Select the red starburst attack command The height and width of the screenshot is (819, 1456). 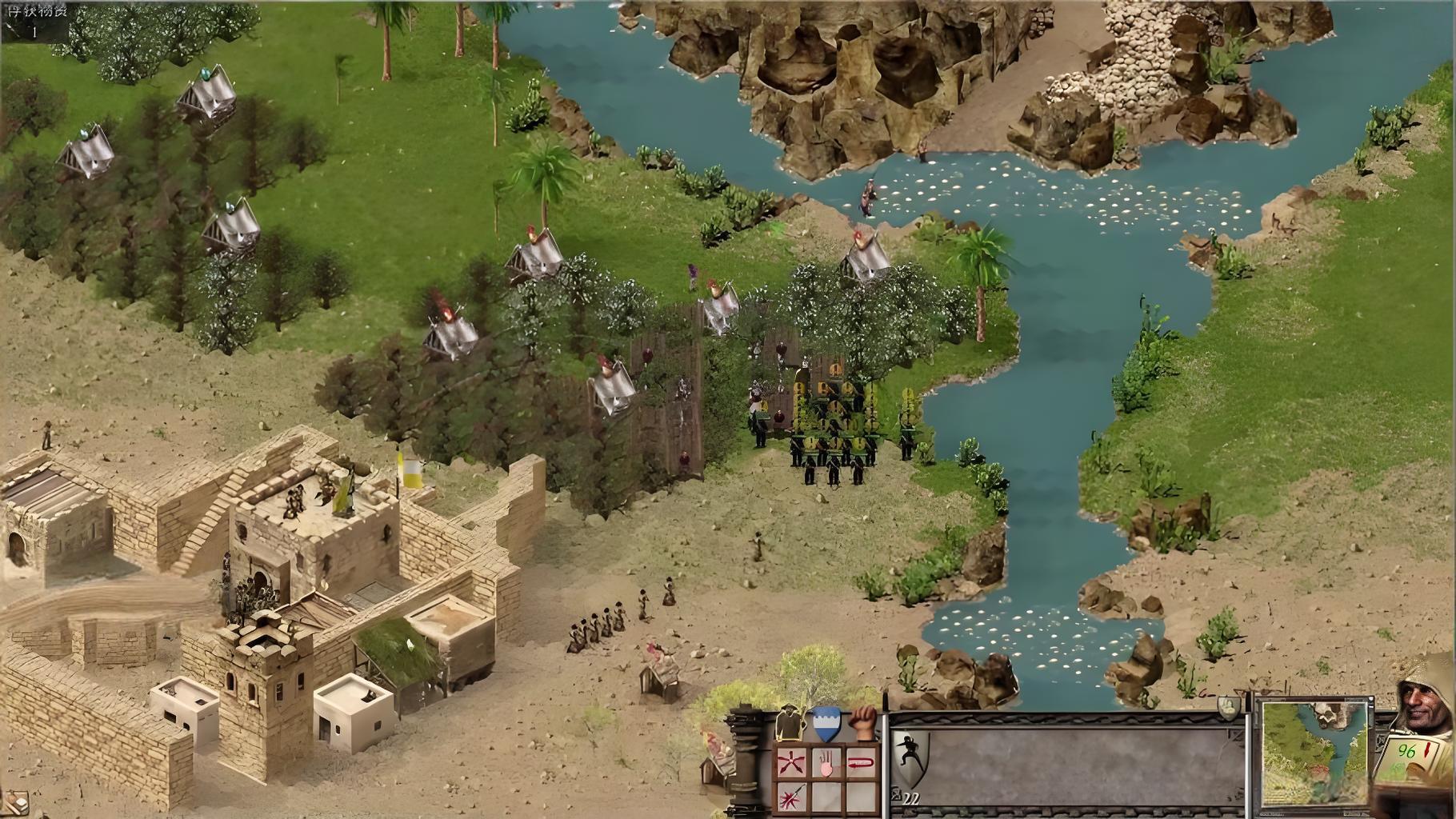click(x=791, y=797)
